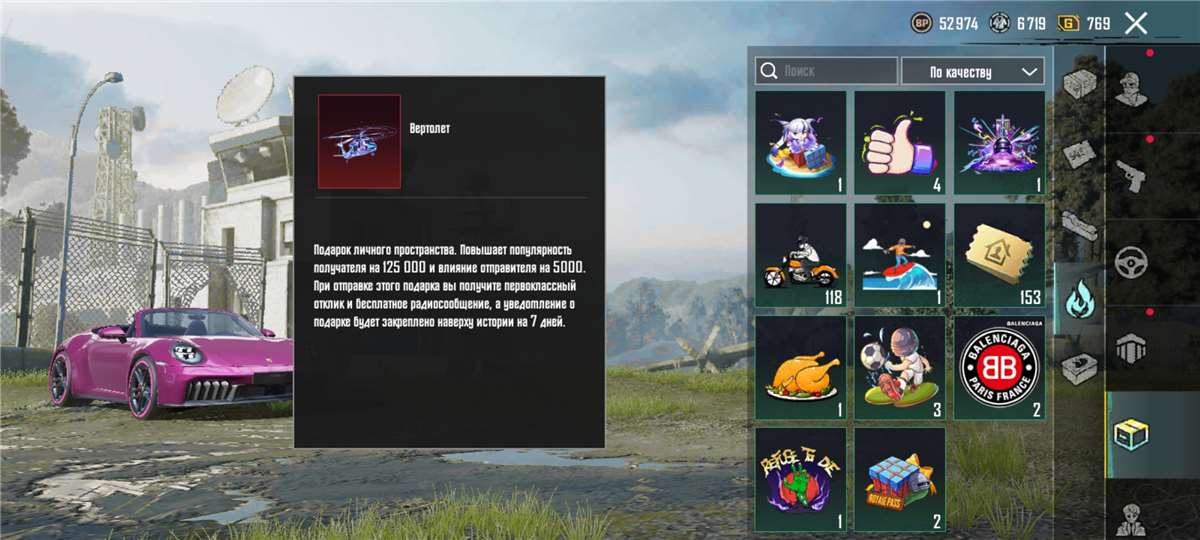Select the Balenciaga Paris France item

click(999, 367)
